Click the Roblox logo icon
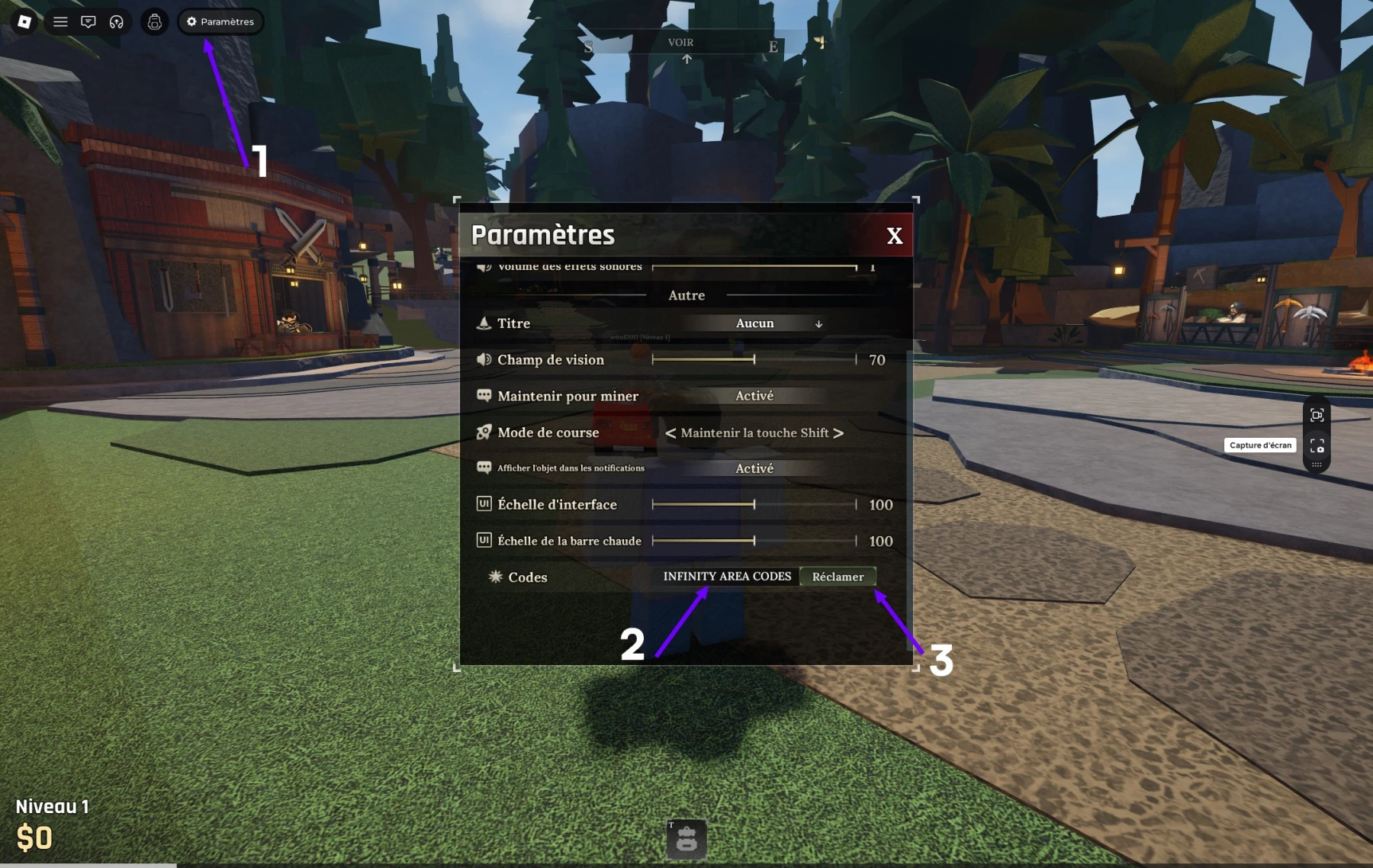1373x868 pixels. click(23, 21)
